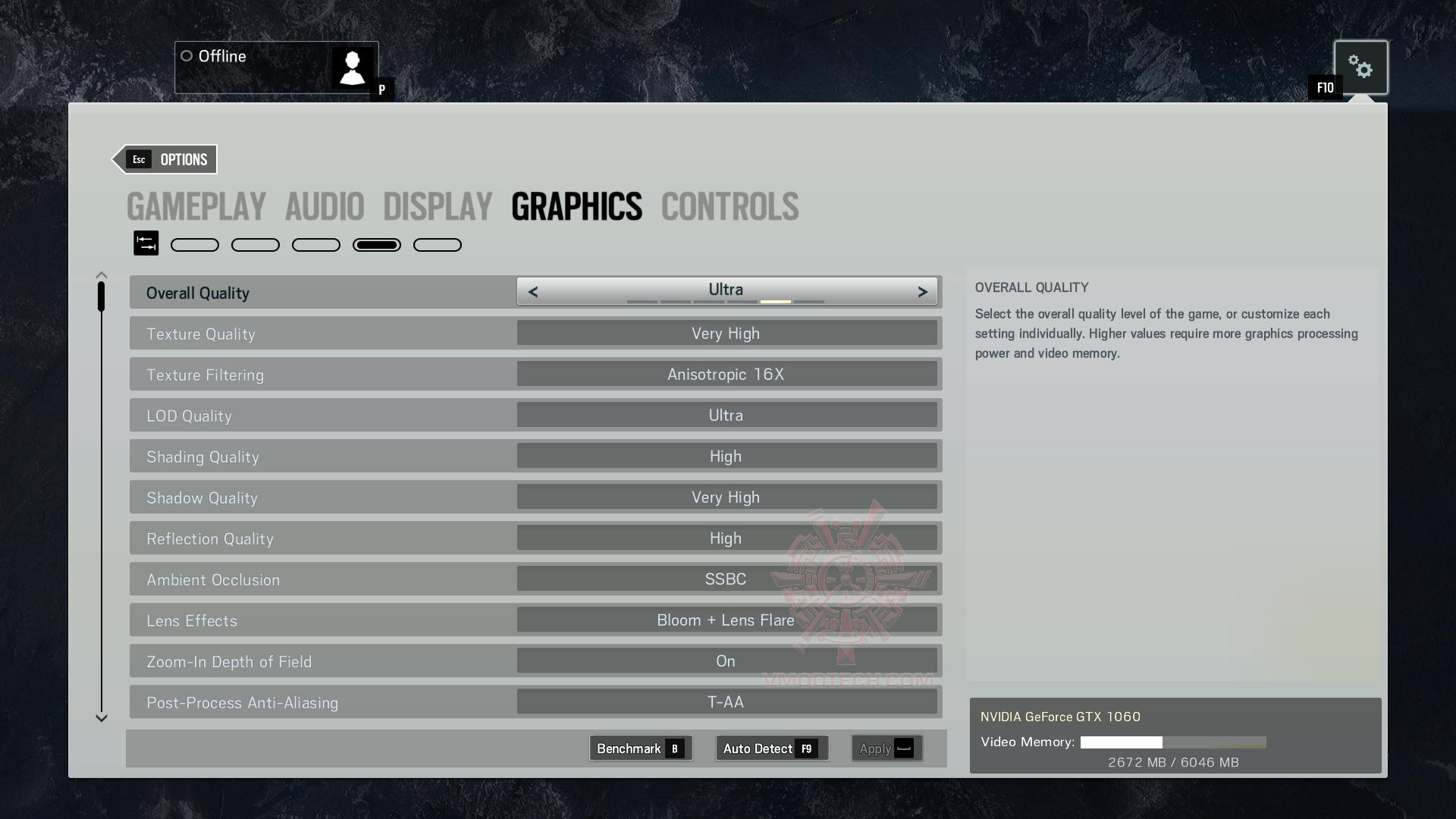
Task: Open the Texture Filtering selector
Action: coord(726,373)
